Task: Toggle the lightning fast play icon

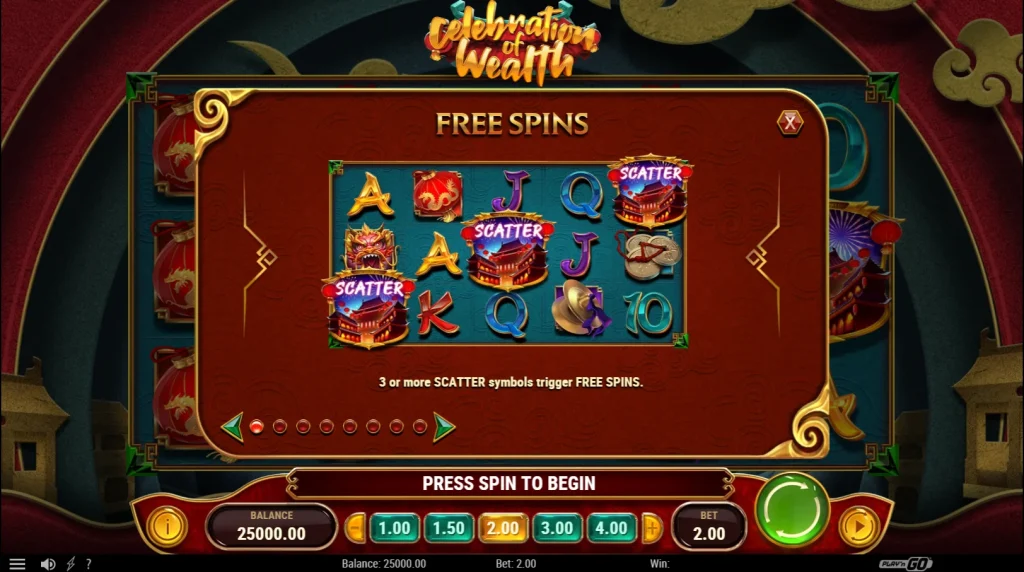Action: [x=70, y=564]
